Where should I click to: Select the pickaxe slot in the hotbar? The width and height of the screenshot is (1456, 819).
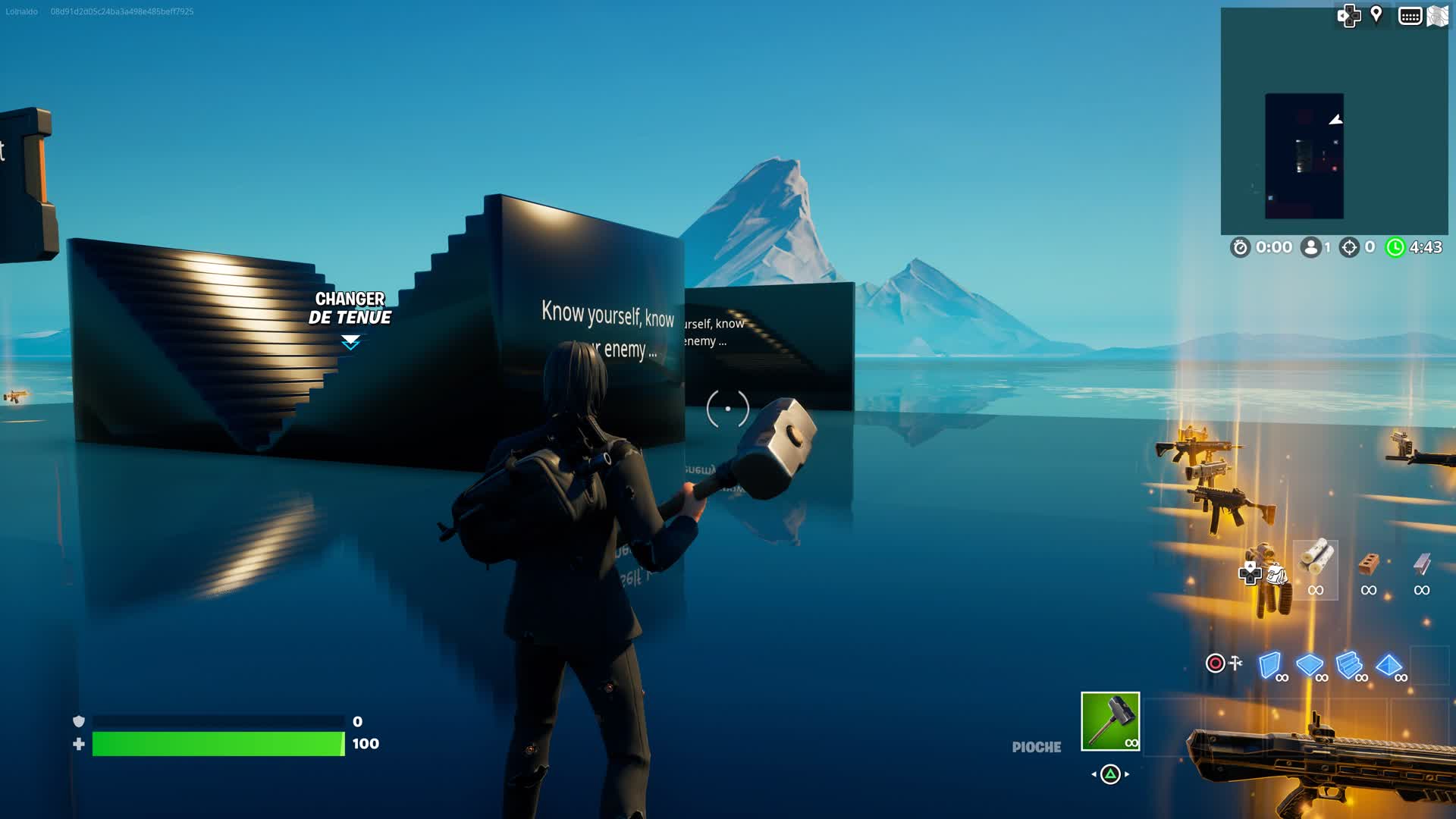coord(1109,721)
